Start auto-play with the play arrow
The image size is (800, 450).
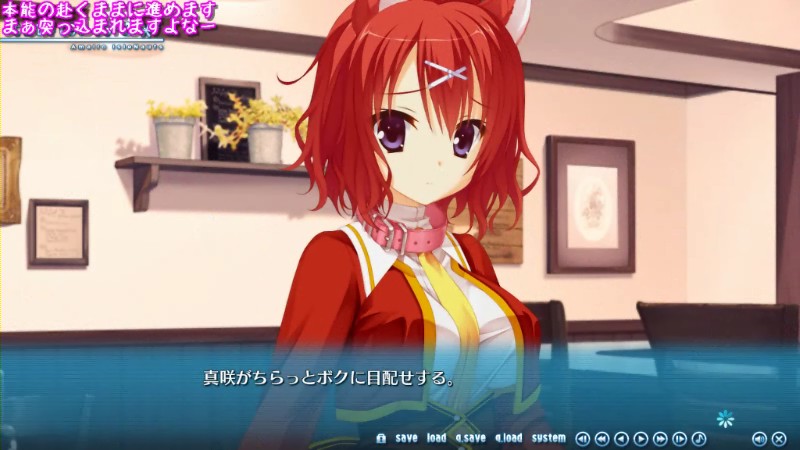[641, 438]
